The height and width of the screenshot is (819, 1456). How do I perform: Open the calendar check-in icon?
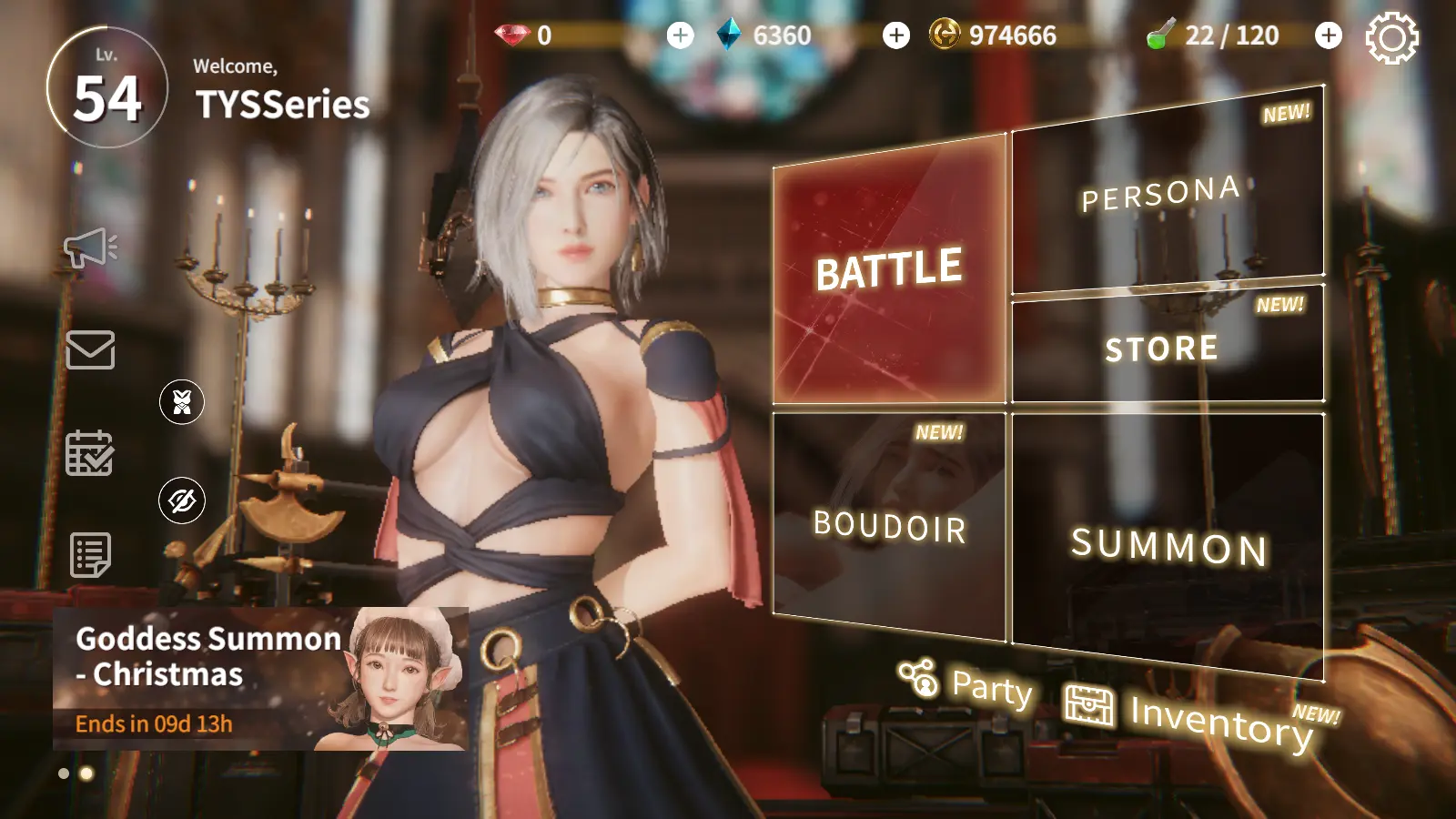pyautogui.click(x=90, y=452)
